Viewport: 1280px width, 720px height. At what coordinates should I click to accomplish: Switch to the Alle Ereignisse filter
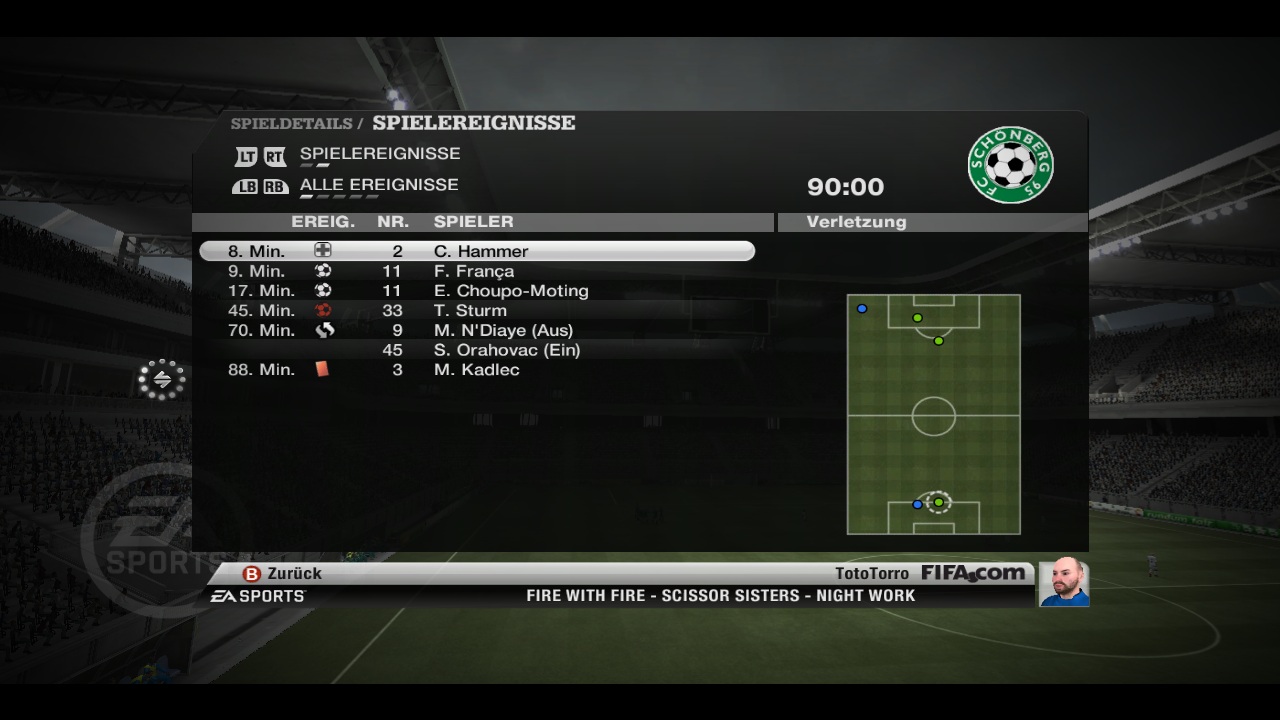pos(378,185)
